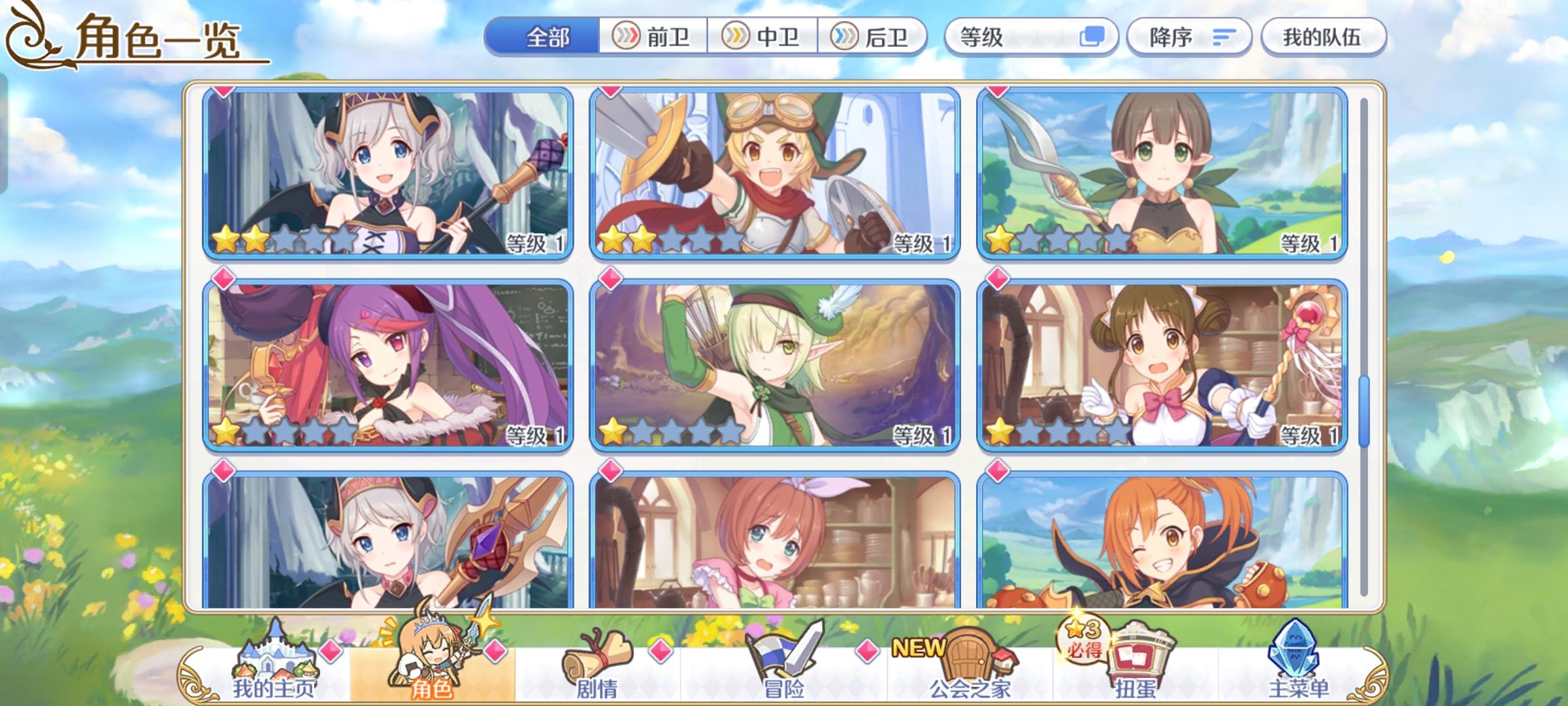Toggle the sort order to 降序
This screenshot has height=706, width=1568.
1171,37
